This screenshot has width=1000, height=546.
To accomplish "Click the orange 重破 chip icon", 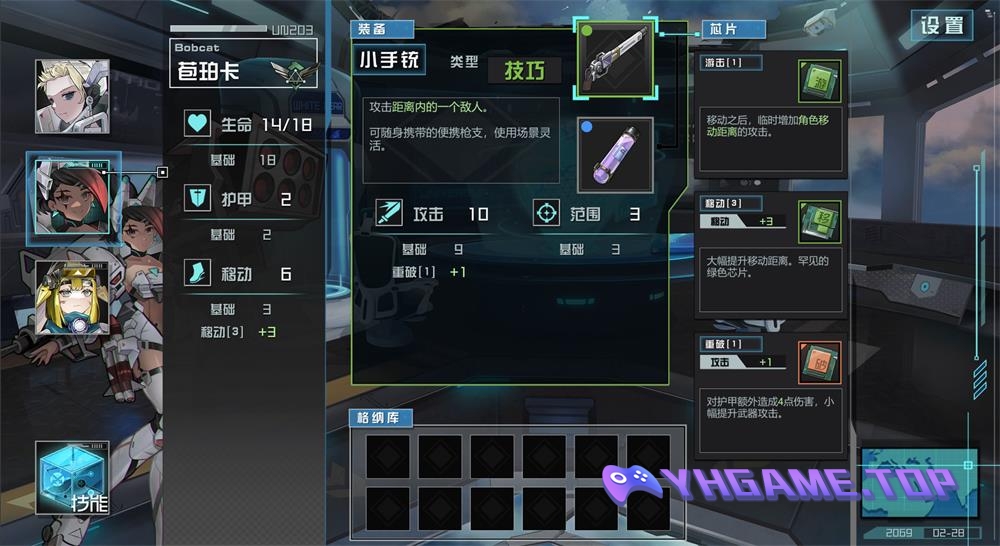I will 819,363.
